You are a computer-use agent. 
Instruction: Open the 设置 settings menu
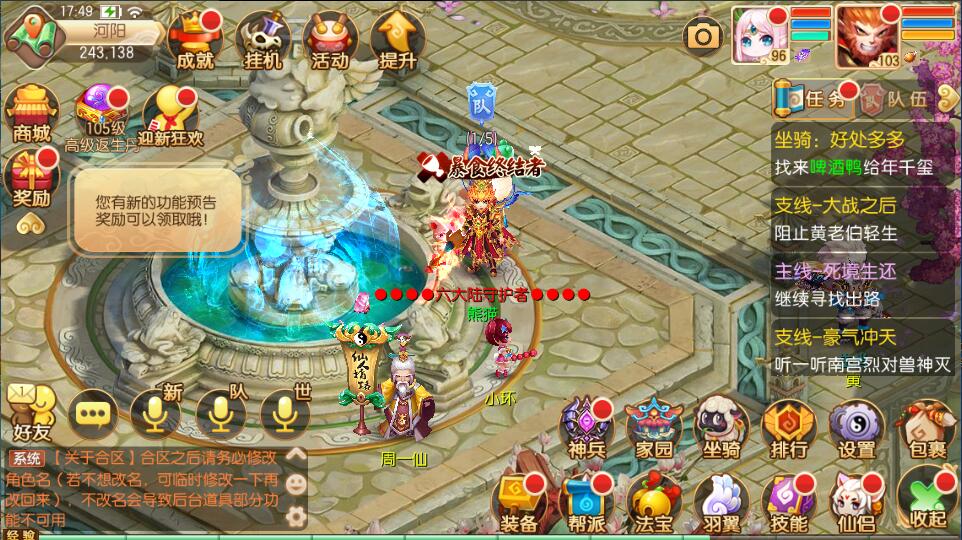(857, 429)
